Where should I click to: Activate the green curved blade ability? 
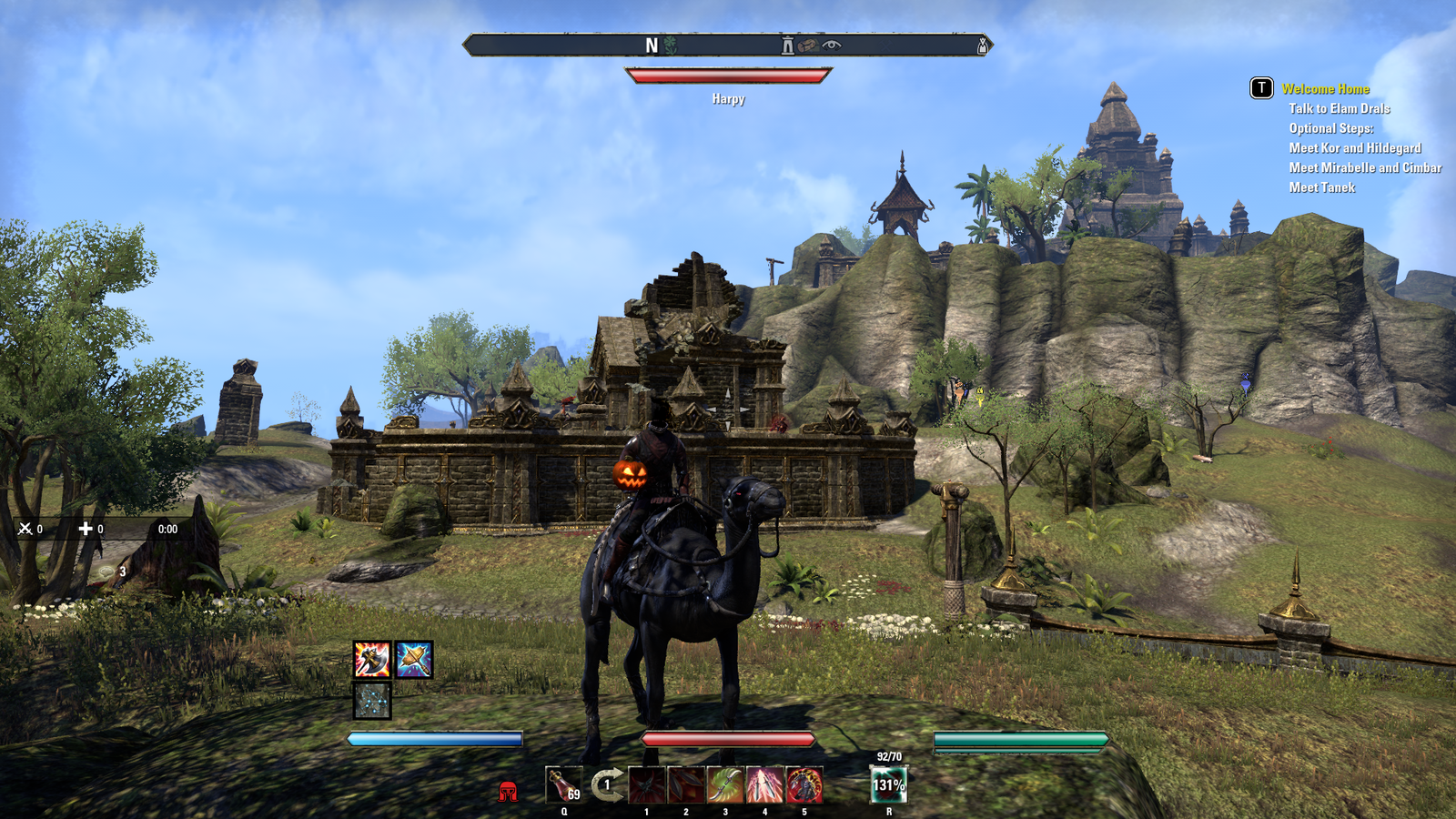(725, 784)
